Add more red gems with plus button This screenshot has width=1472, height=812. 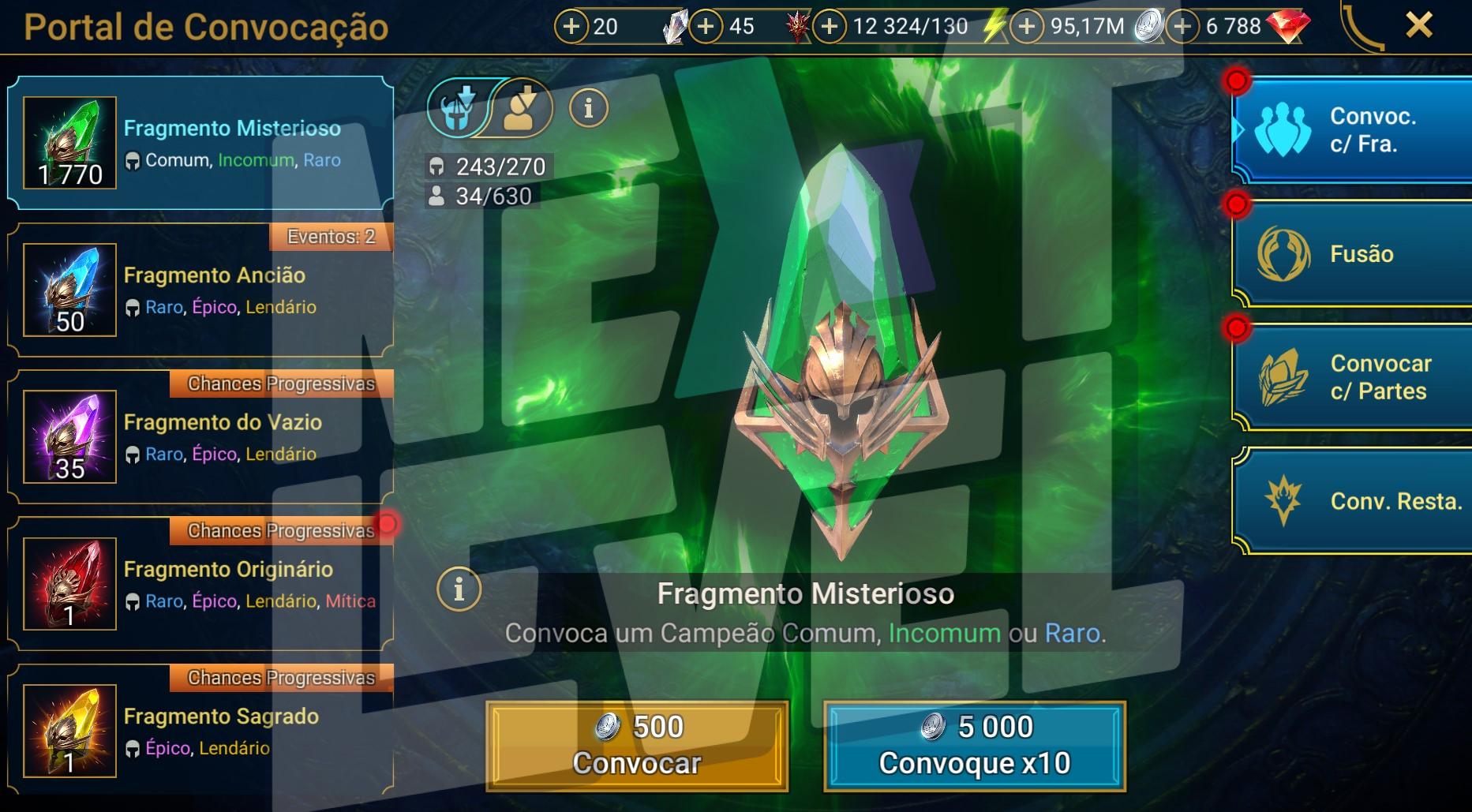coord(1182,27)
